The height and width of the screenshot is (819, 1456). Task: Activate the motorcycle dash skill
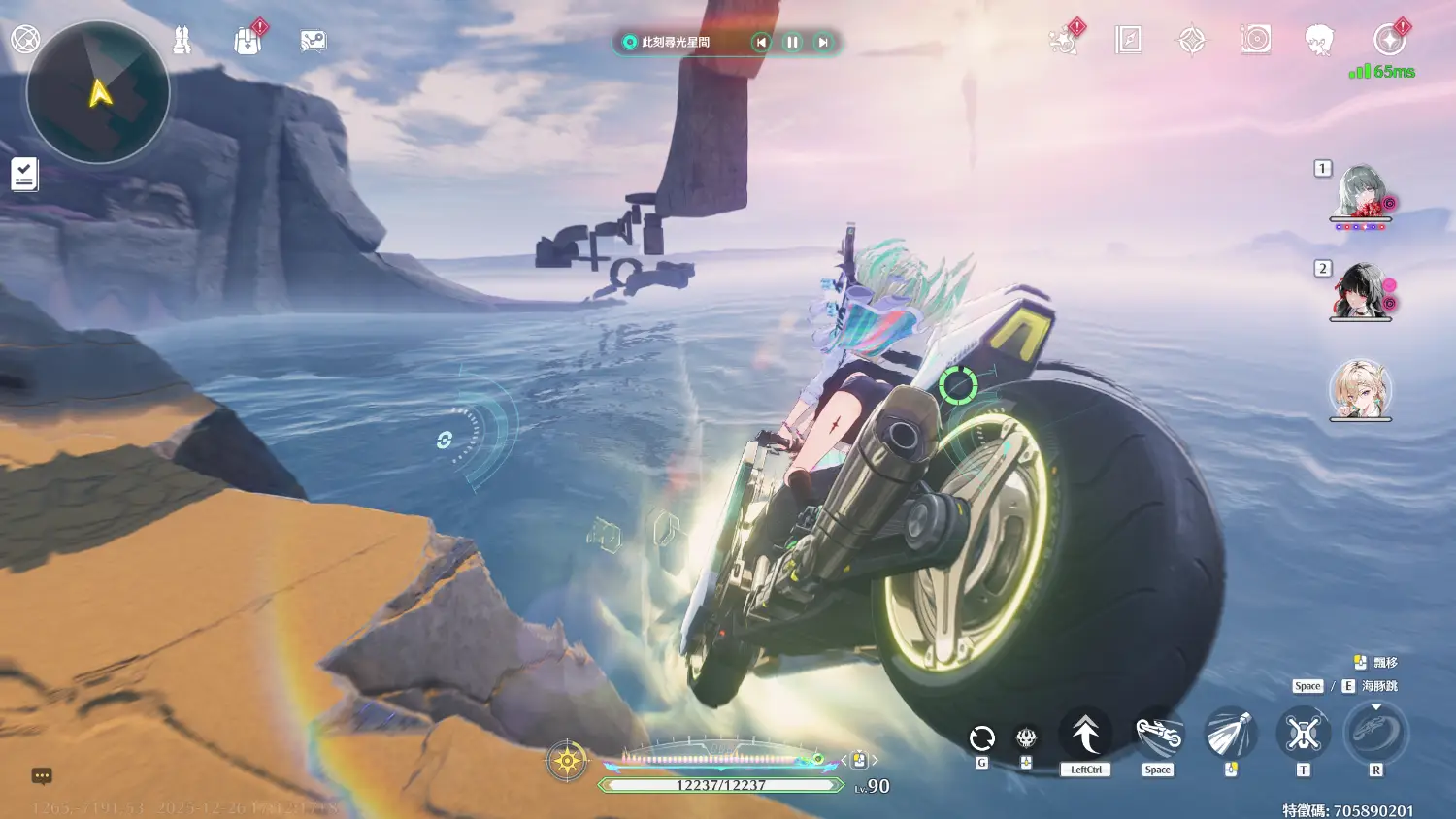point(1158,736)
